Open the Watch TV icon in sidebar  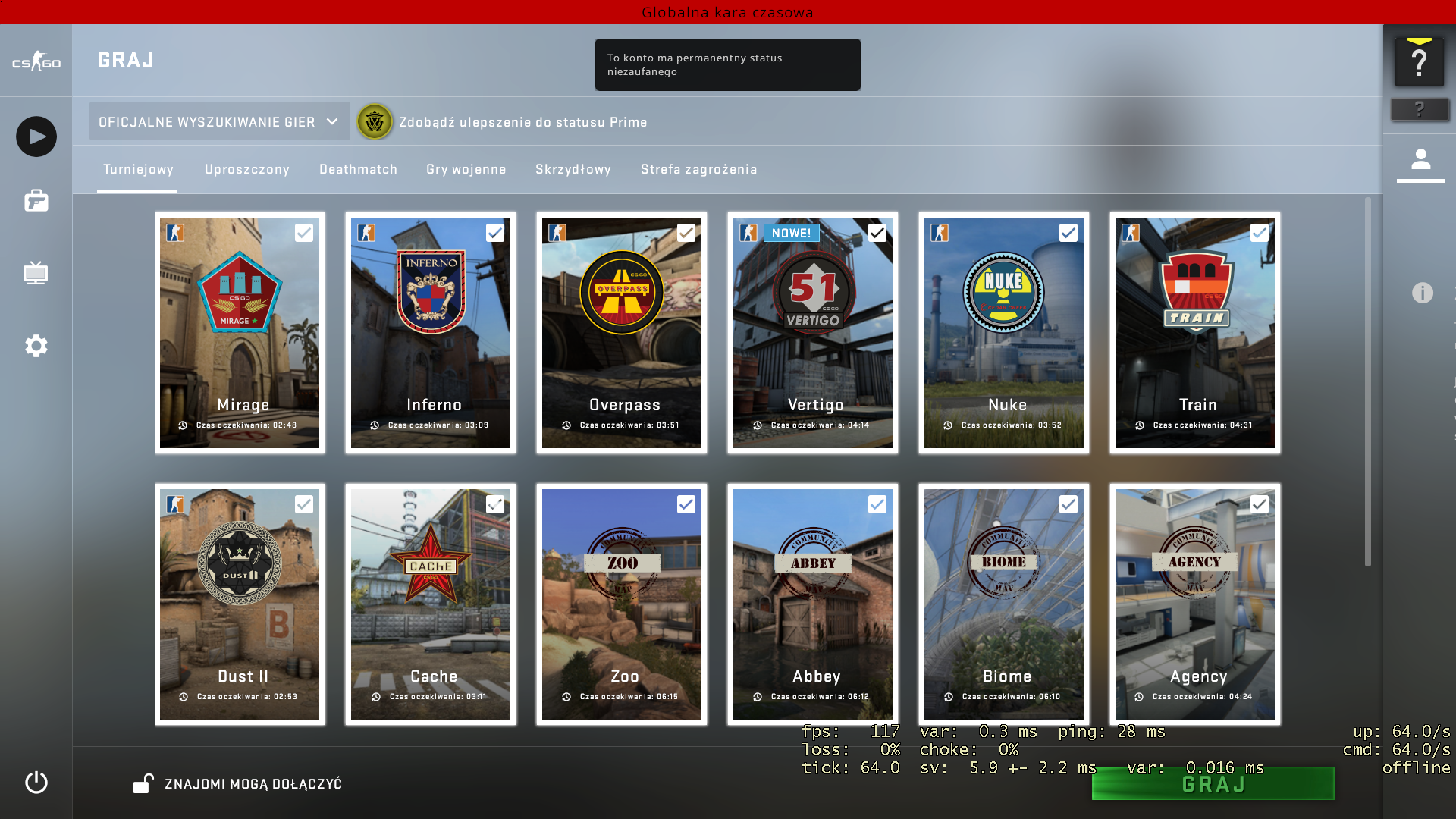(35, 273)
